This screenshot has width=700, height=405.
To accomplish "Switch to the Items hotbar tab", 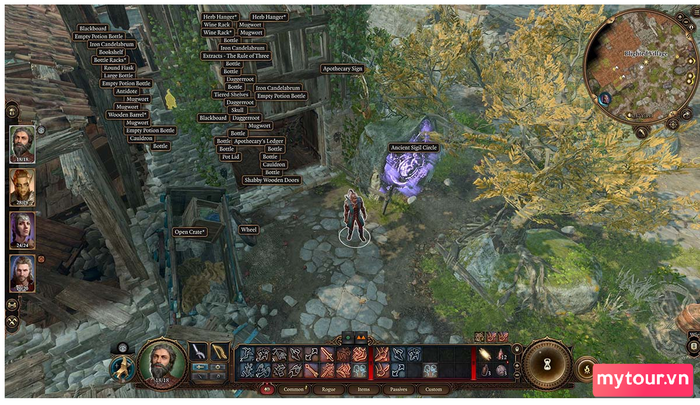I will tap(363, 389).
